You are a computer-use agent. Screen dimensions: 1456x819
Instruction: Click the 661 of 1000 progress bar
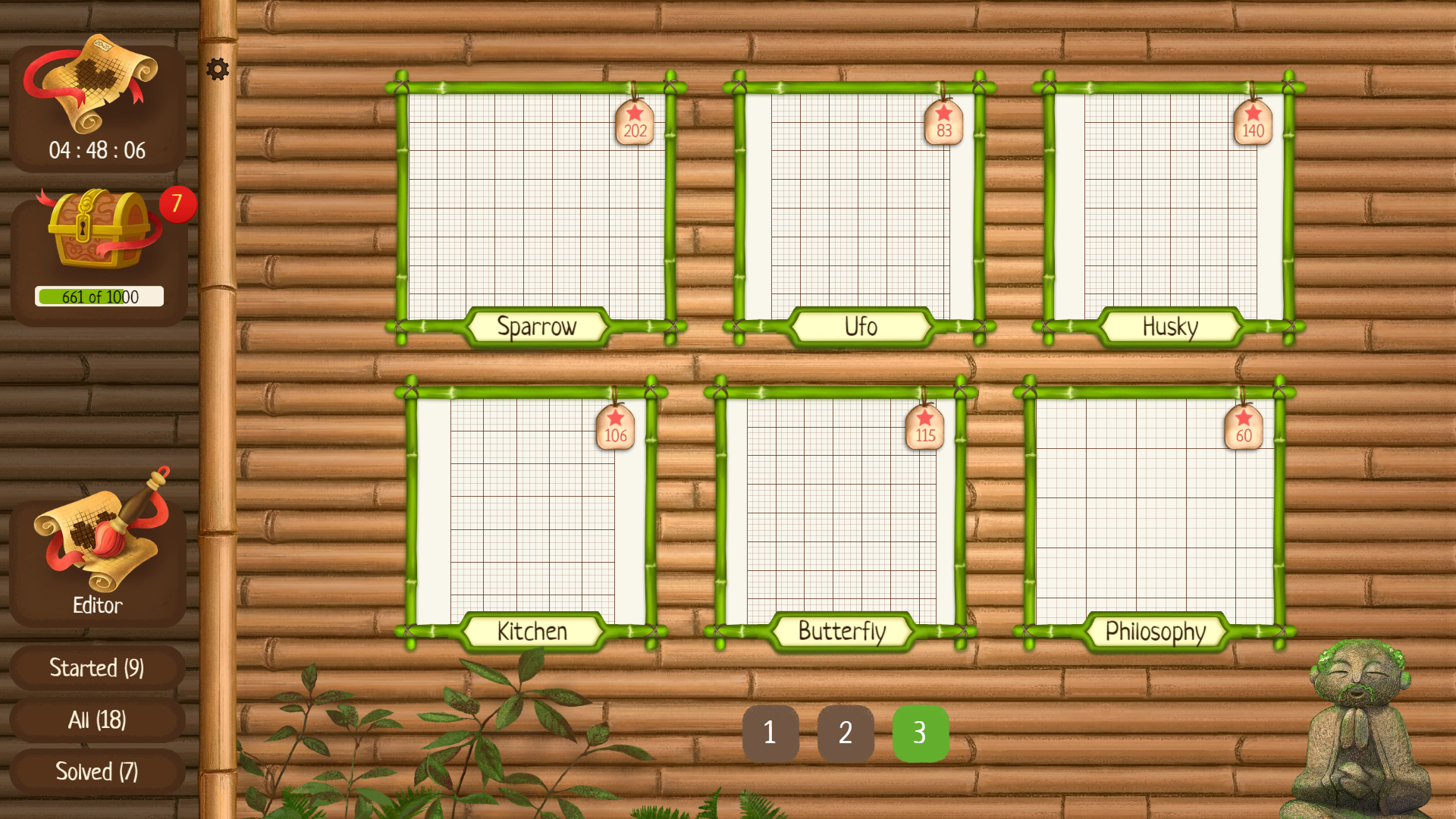coord(100,297)
